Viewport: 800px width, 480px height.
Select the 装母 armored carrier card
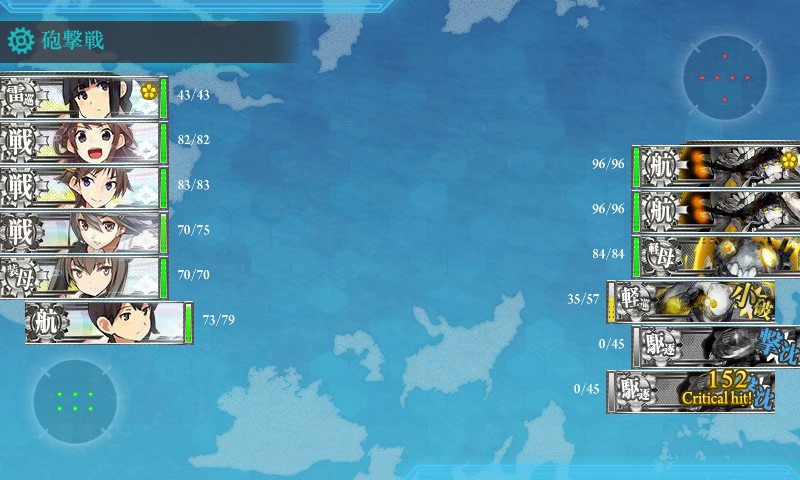(x=82, y=277)
